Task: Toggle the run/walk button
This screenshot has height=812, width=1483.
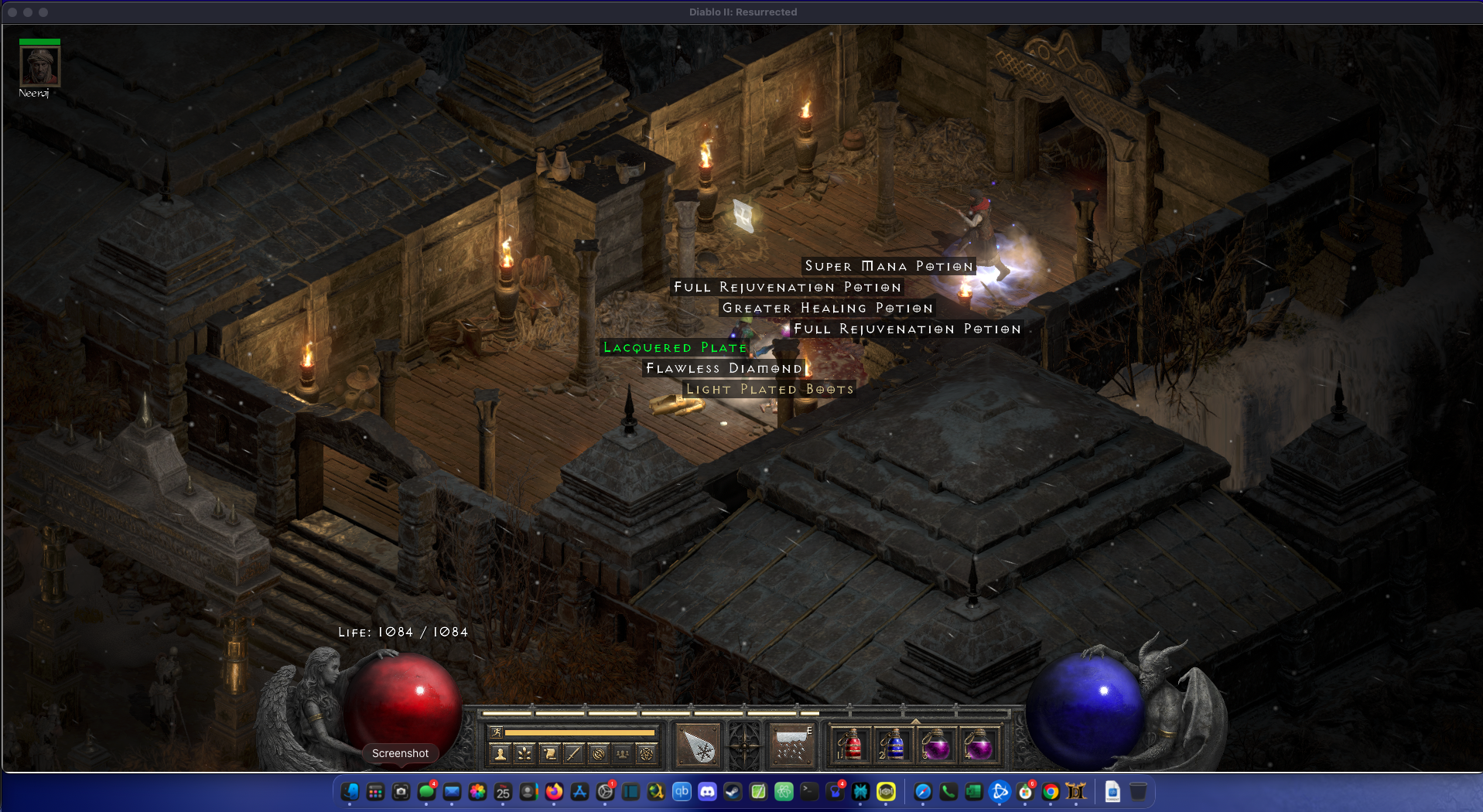Action: click(x=497, y=732)
